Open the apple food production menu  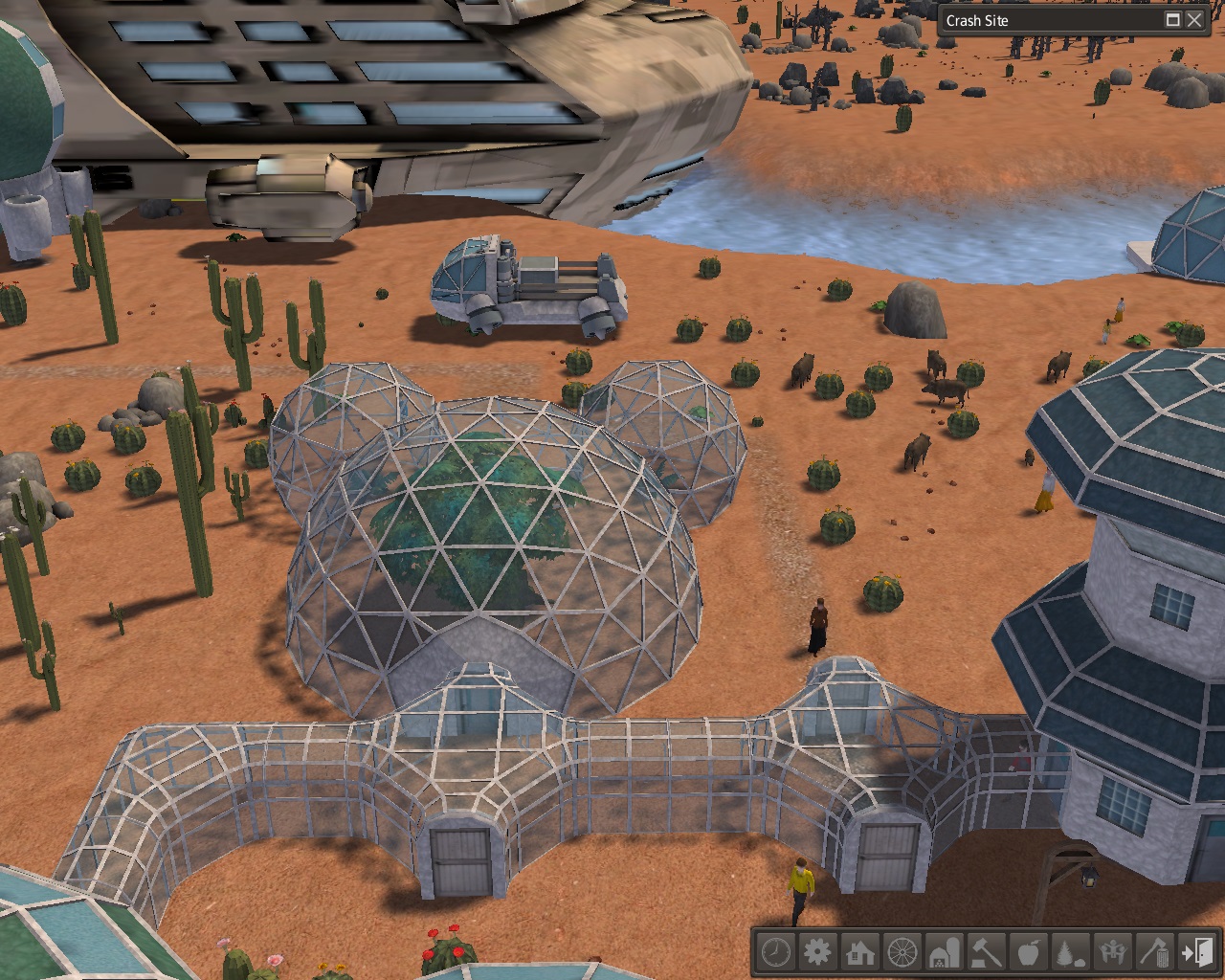point(1029,952)
